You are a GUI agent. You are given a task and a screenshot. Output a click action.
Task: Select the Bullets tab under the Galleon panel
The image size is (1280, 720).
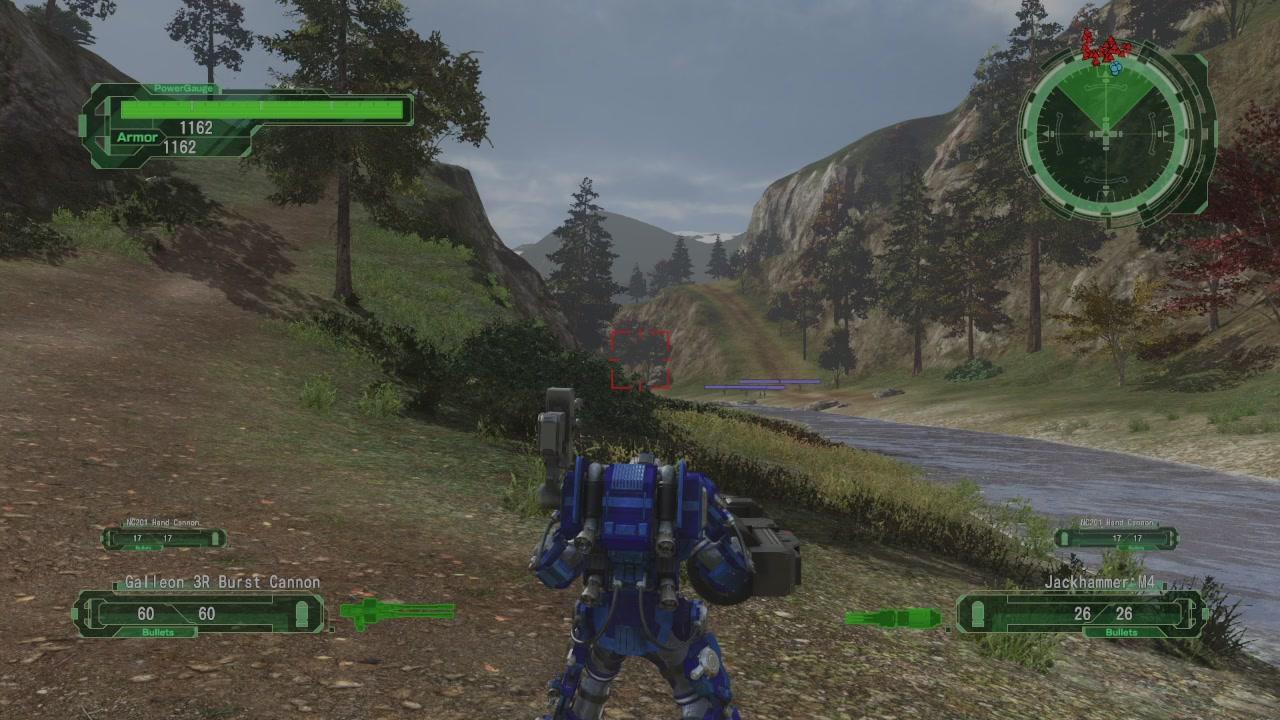[x=160, y=632]
